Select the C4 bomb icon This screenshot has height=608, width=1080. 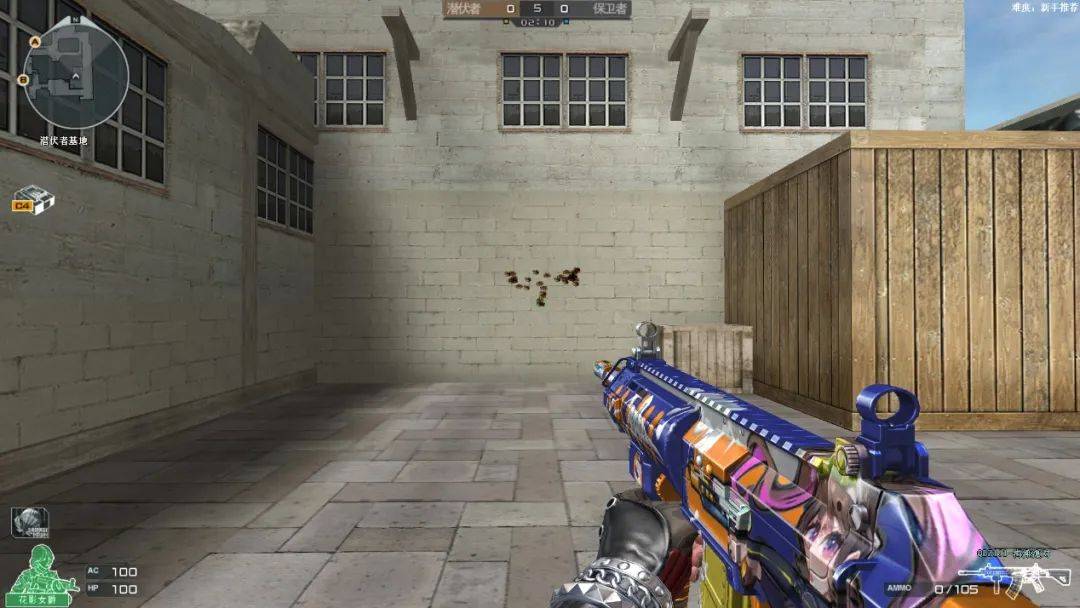(33, 200)
